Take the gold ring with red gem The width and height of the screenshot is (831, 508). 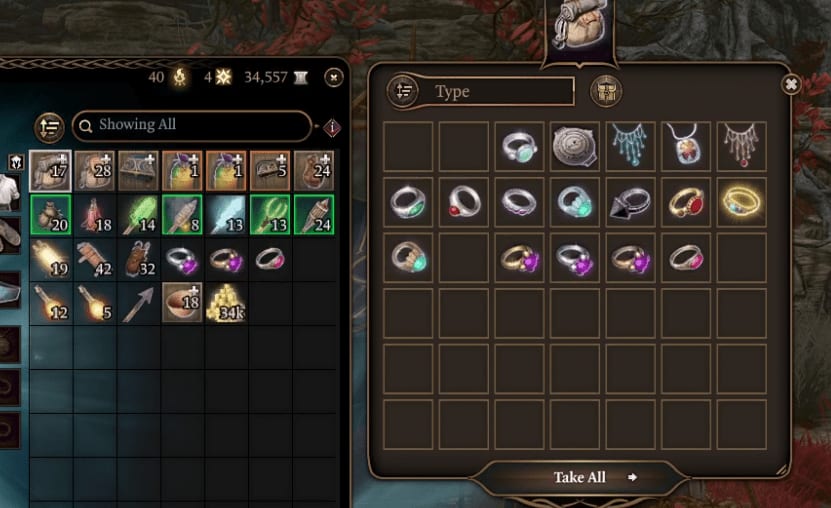pyautogui.click(x=685, y=201)
